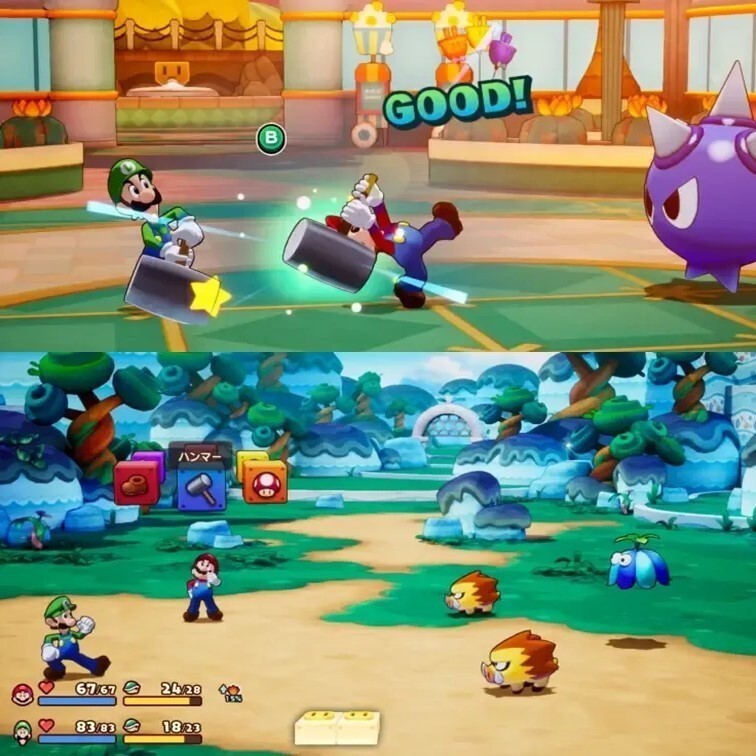Select the red Jump boot command block

tap(136, 483)
